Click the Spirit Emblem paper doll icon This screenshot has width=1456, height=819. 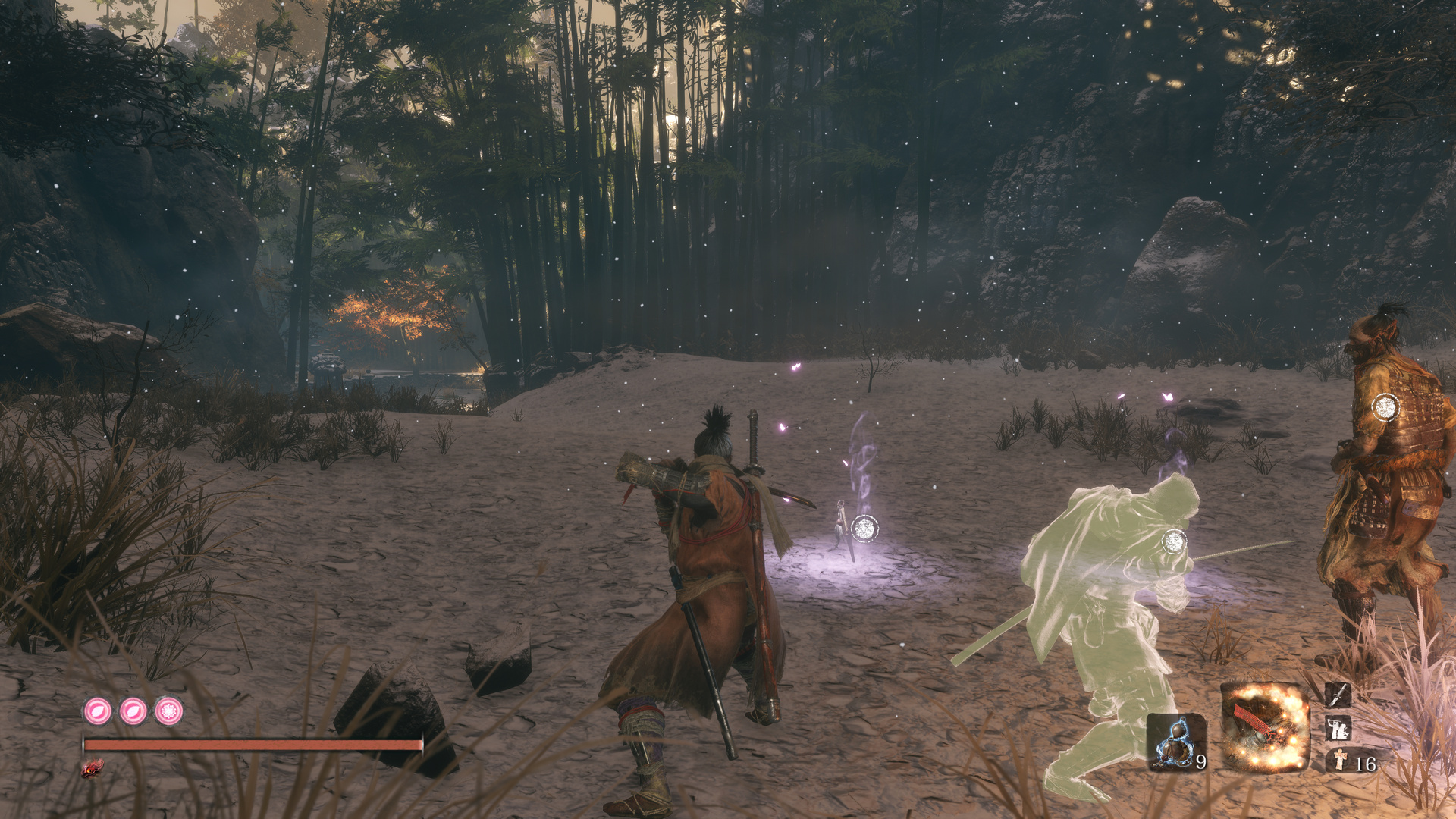coord(1340,760)
